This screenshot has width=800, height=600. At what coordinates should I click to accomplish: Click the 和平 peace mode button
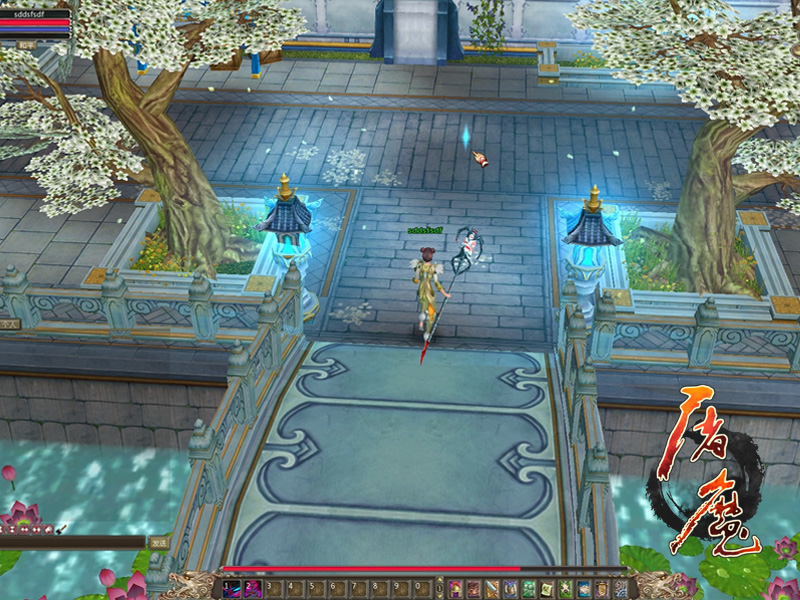tap(25, 45)
